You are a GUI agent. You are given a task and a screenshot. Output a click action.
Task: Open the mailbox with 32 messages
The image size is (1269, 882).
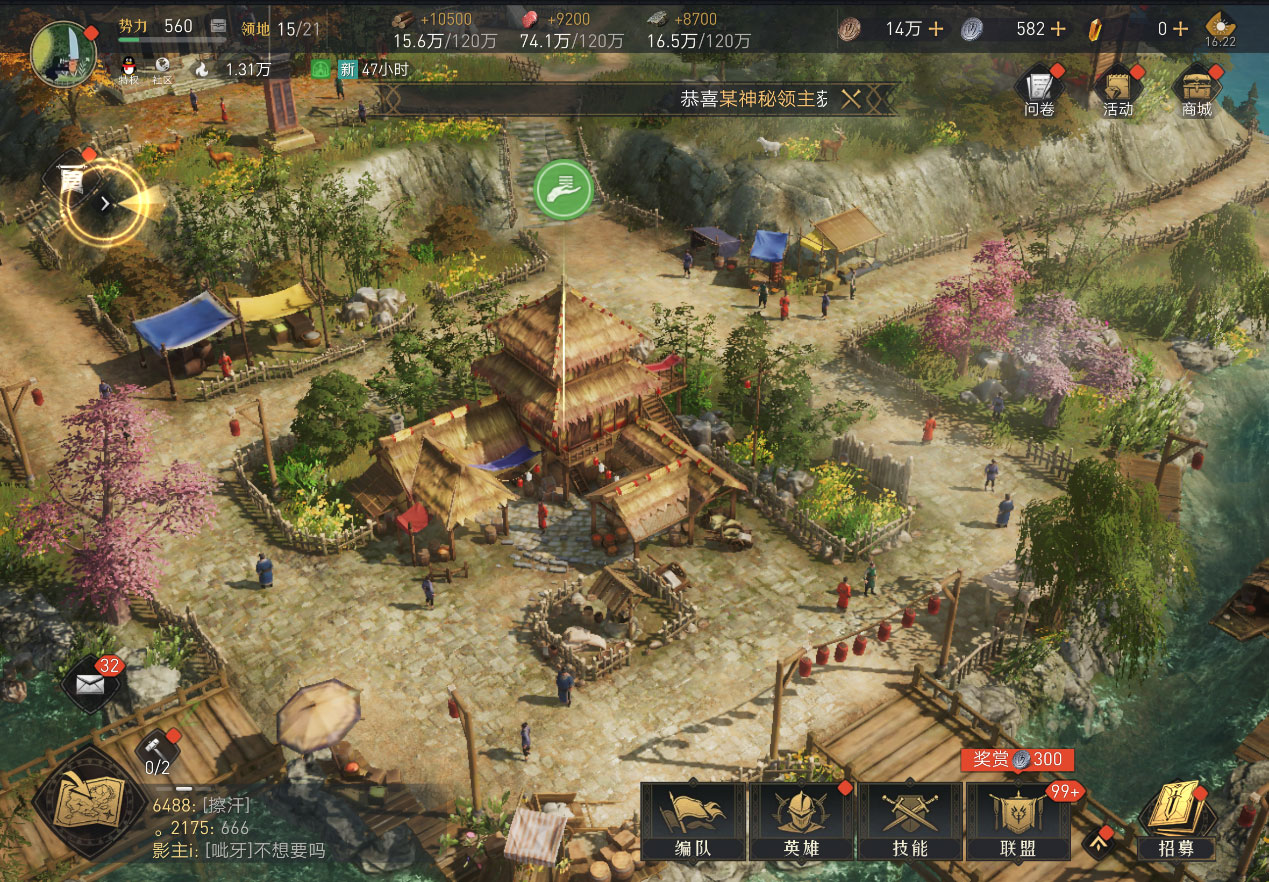91,684
